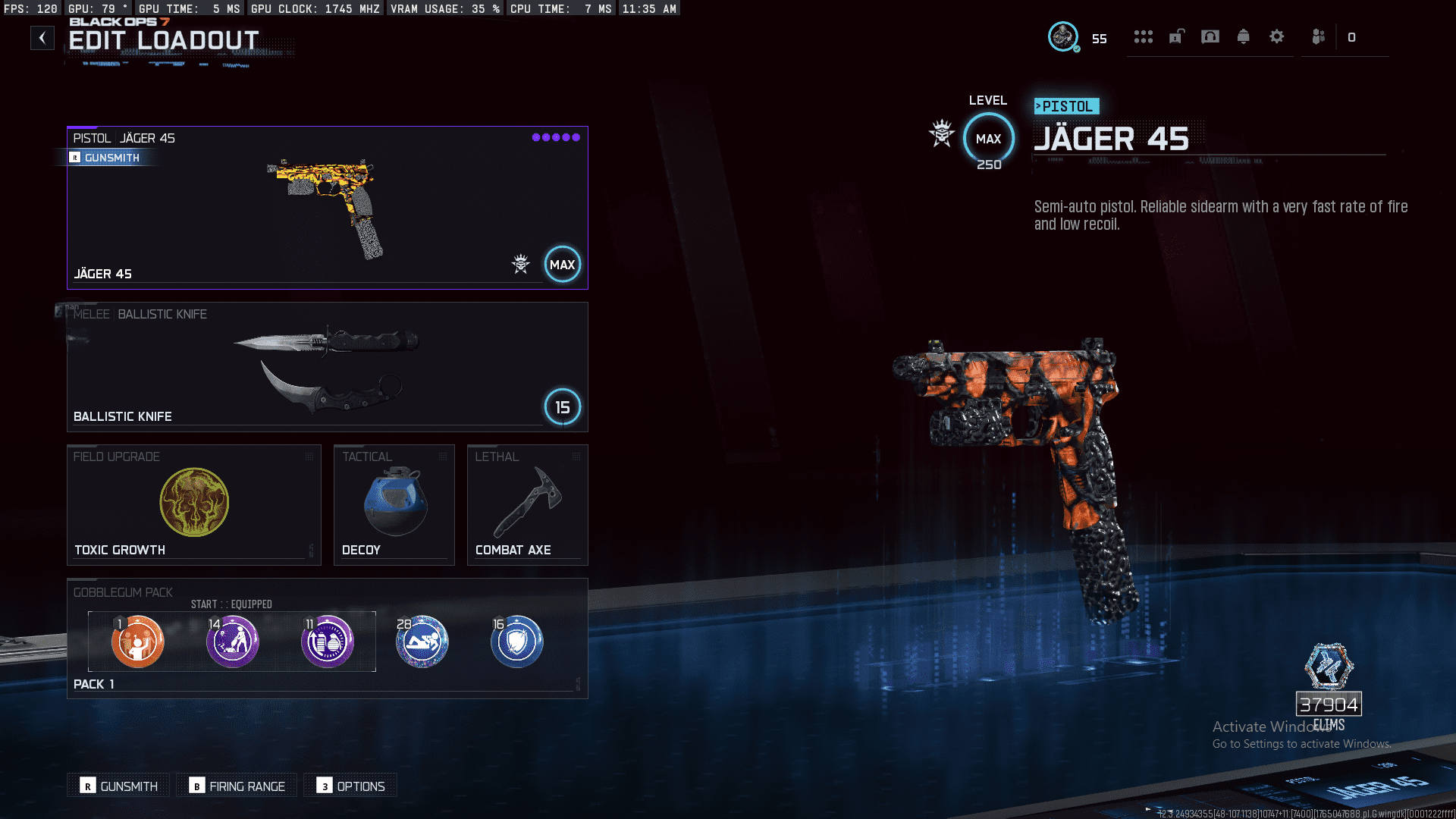
Task: Select the gobblegum with the vacuum figure
Action: click(233, 642)
